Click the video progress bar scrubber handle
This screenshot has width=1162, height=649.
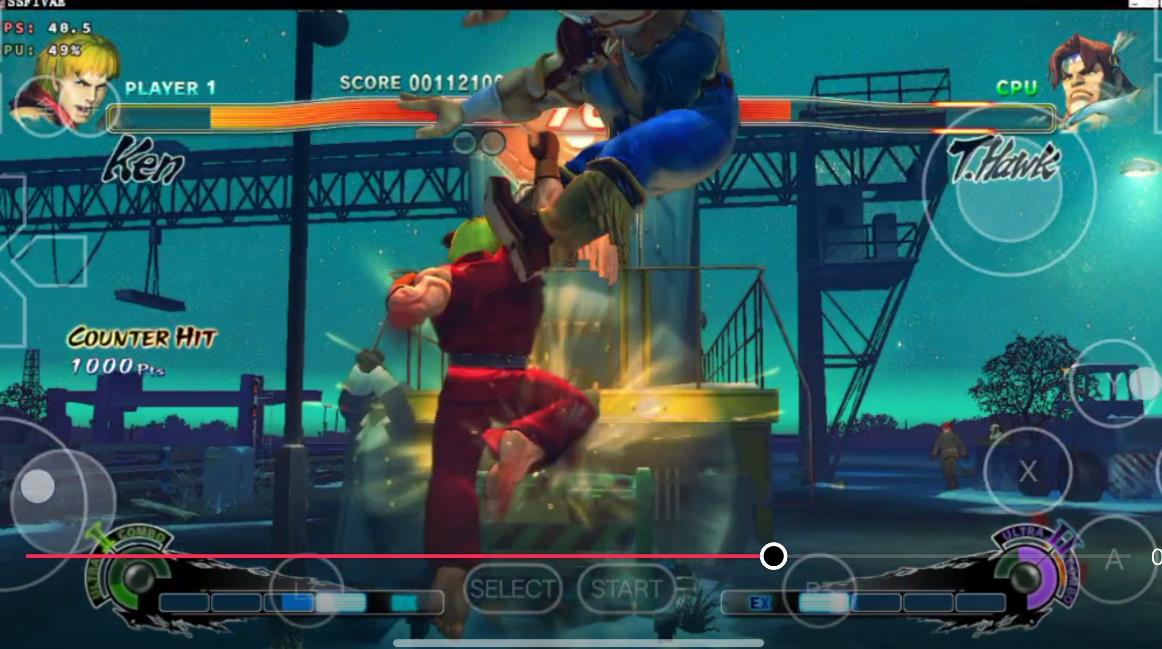click(773, 556)
